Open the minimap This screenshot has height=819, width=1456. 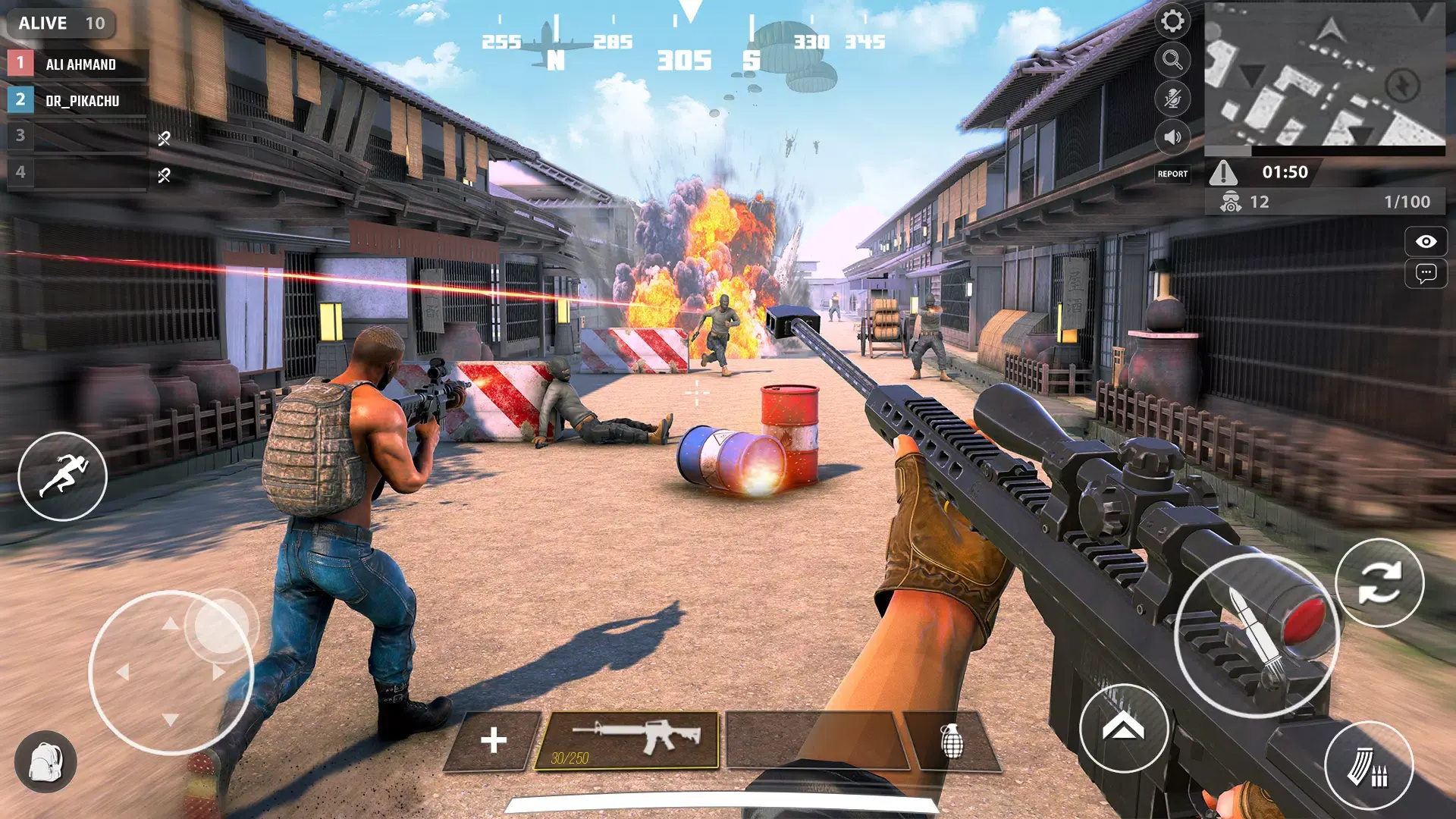1324,74
